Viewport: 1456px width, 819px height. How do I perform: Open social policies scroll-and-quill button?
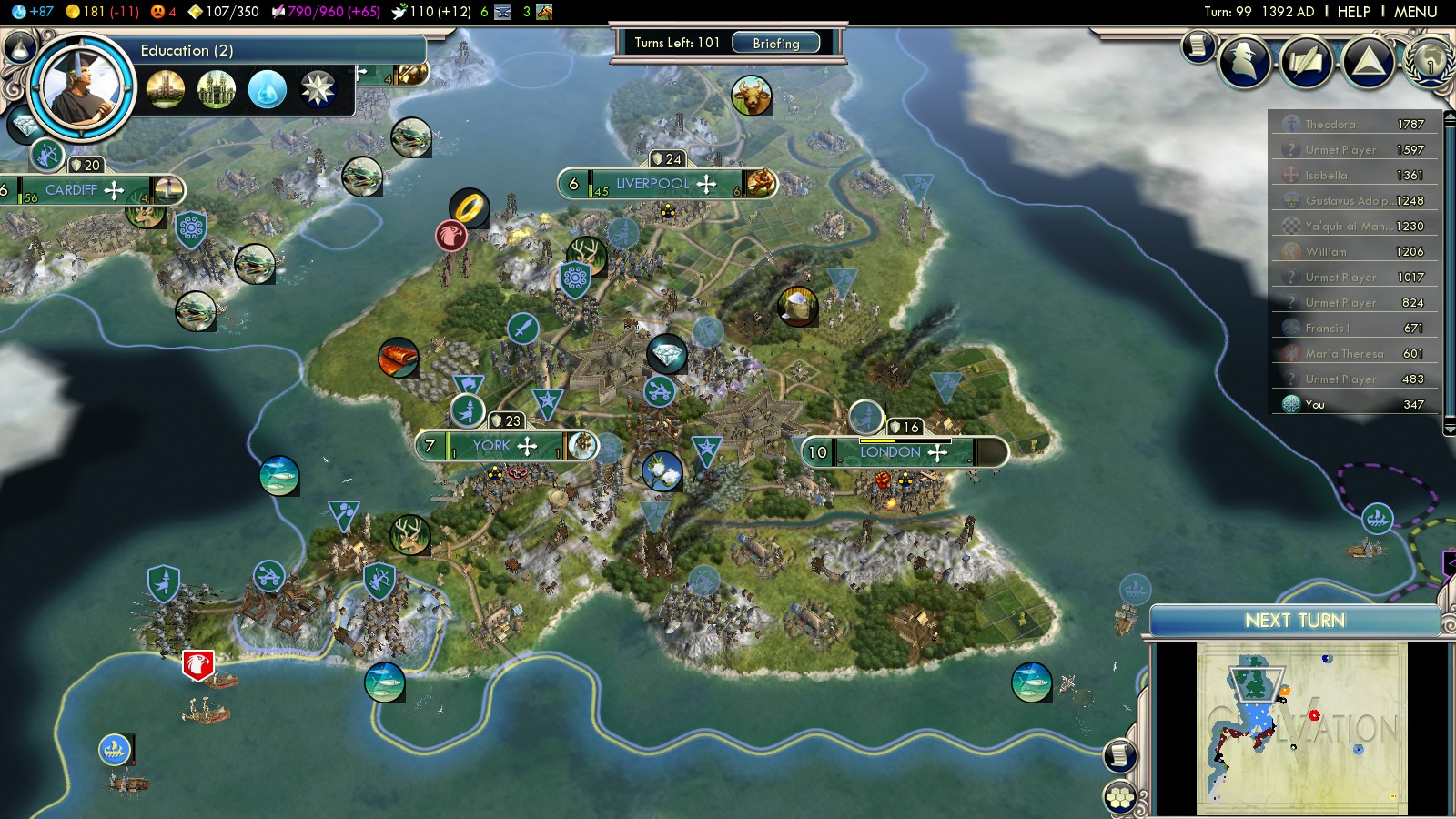pos(1306,61)
